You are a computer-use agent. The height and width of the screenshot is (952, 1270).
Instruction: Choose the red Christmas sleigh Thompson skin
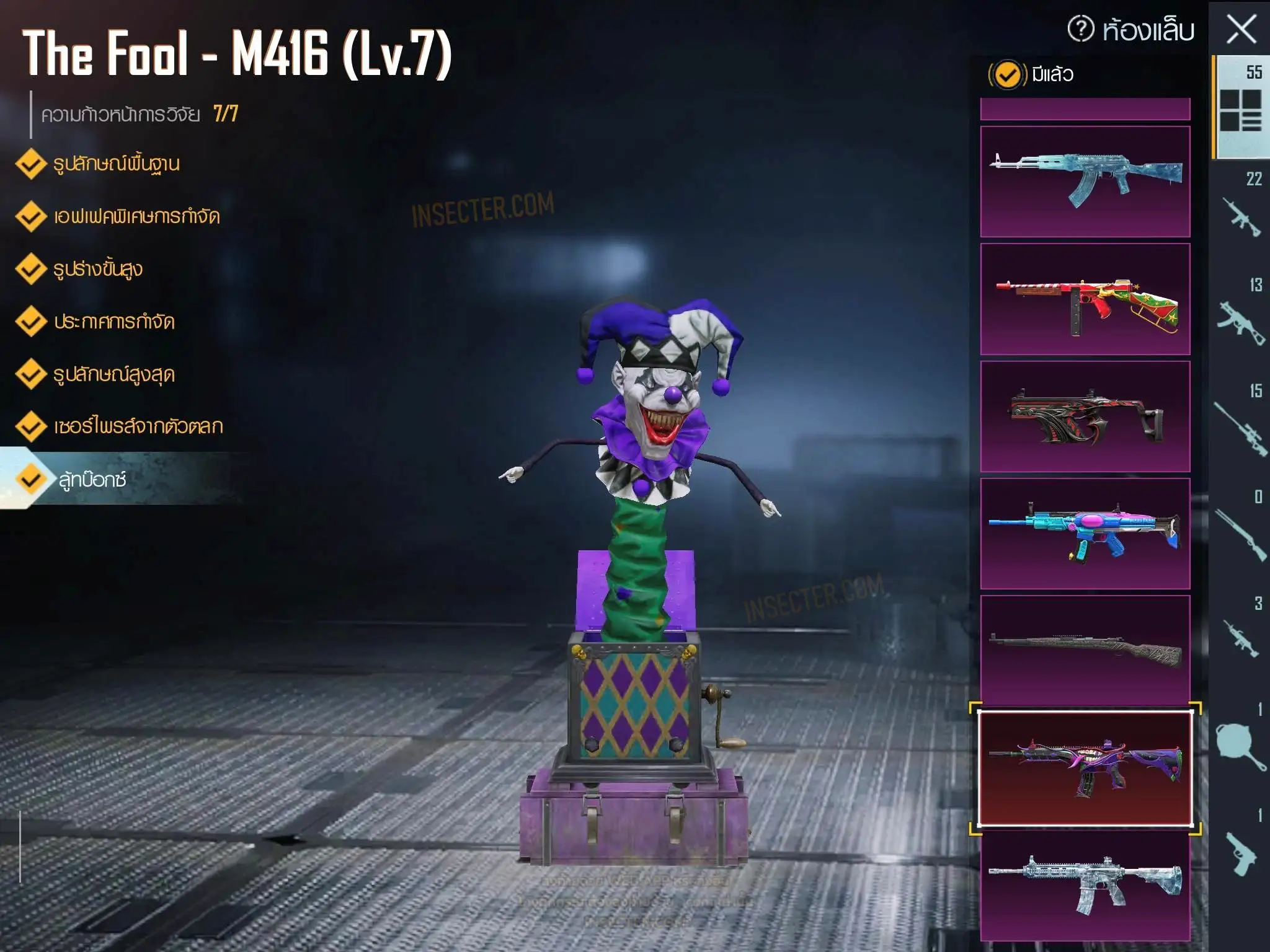click(x=1085, y=299)
